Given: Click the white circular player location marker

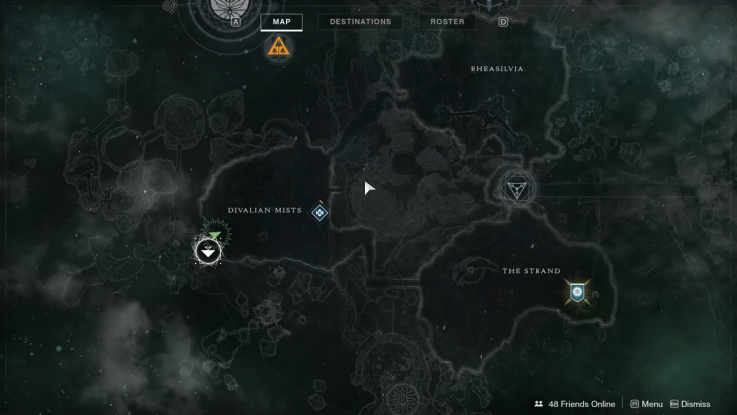Looking at the screenshot, I should pyautogui.click(x=208, y=250).
